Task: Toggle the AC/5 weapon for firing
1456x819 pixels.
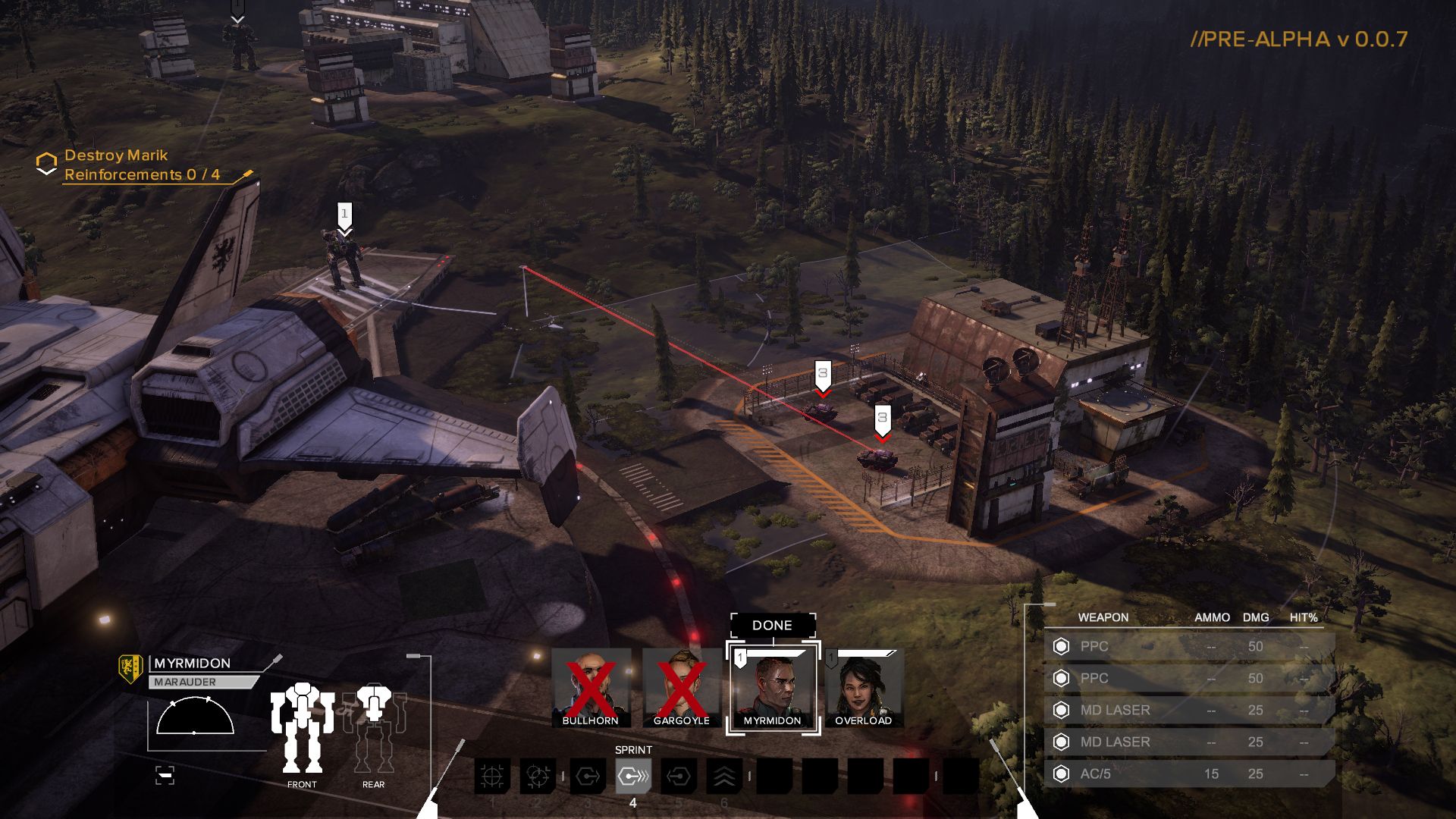Action: [1060, 774]
